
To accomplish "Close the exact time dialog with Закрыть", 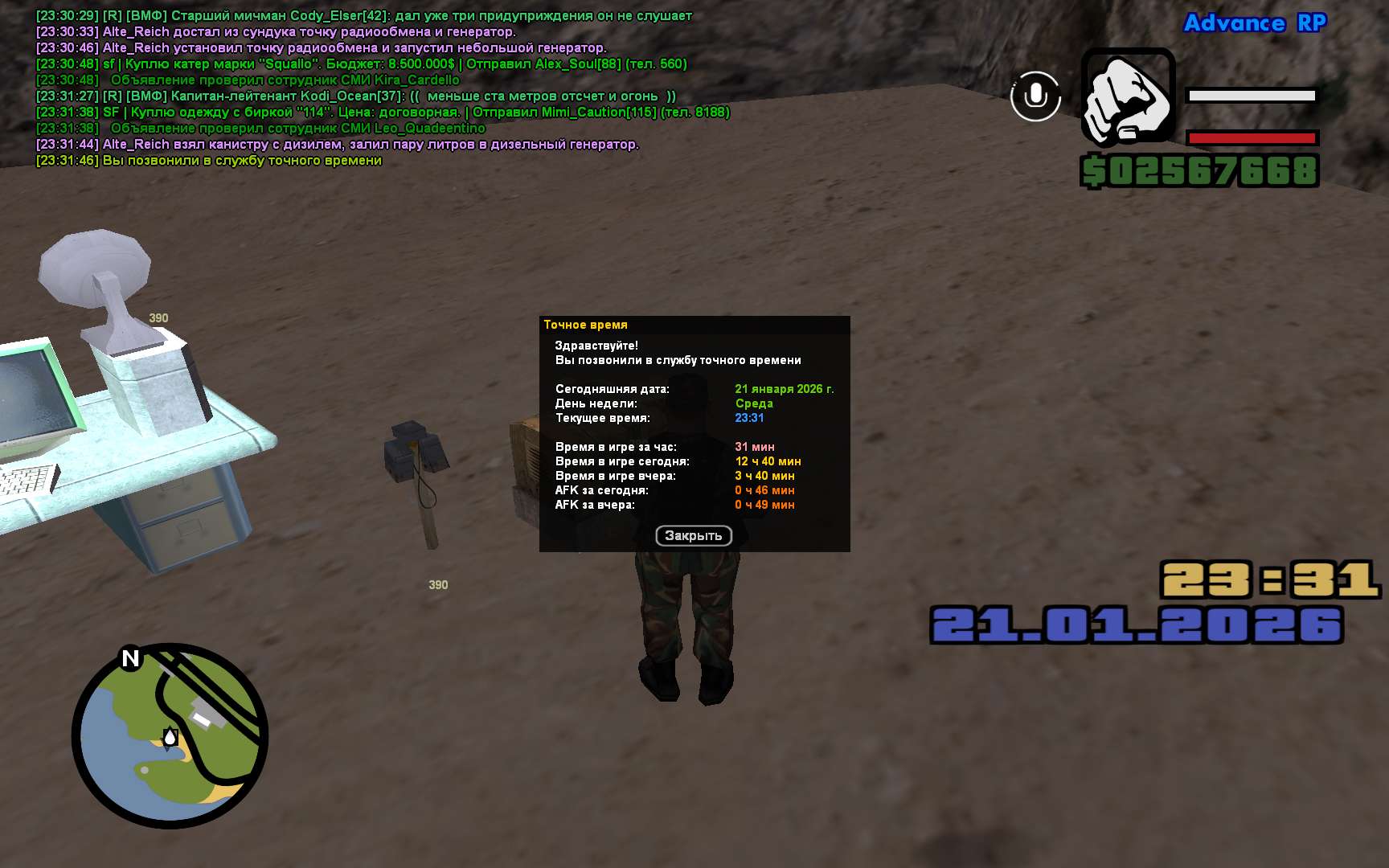I will (693, 536).
